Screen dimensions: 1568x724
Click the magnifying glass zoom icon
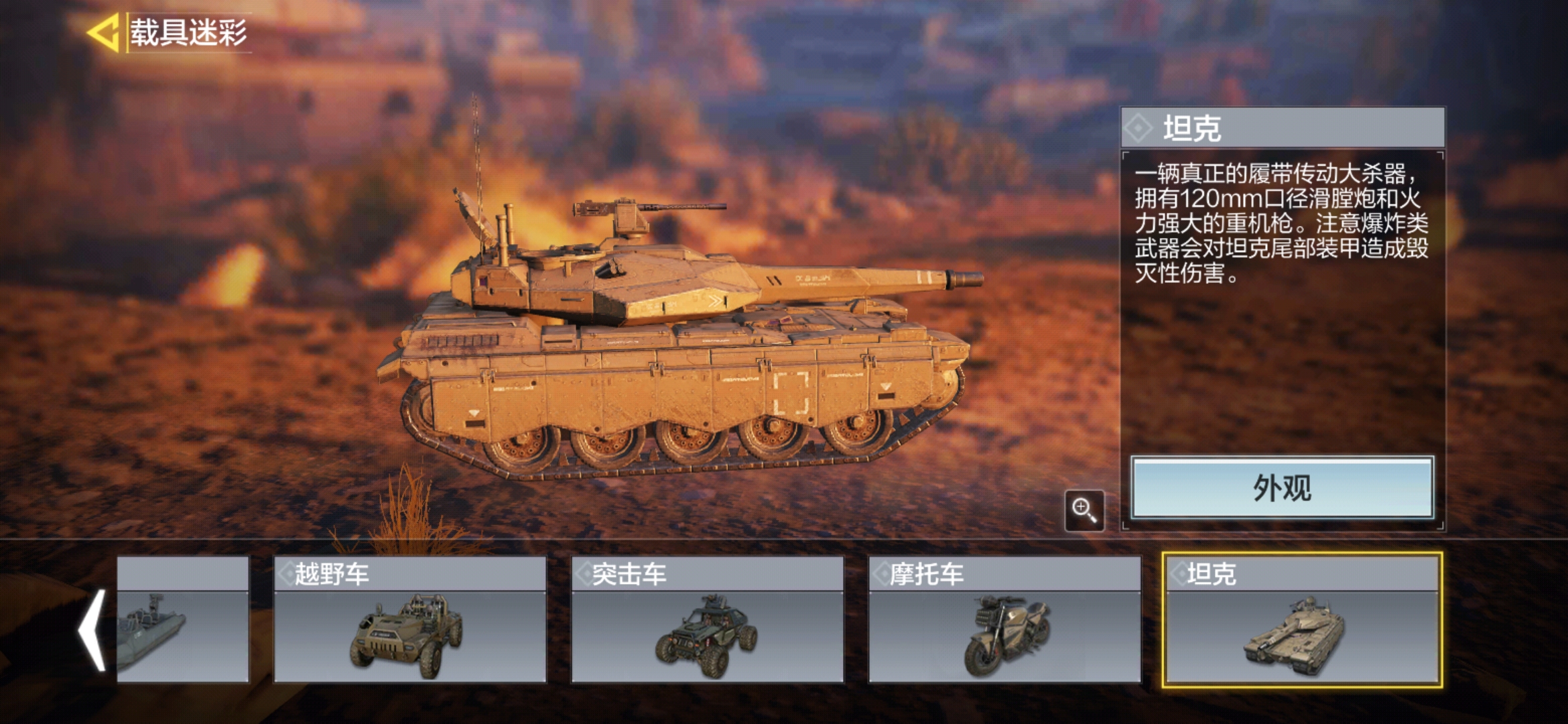pyautogui.click(x=1084, y=511)
